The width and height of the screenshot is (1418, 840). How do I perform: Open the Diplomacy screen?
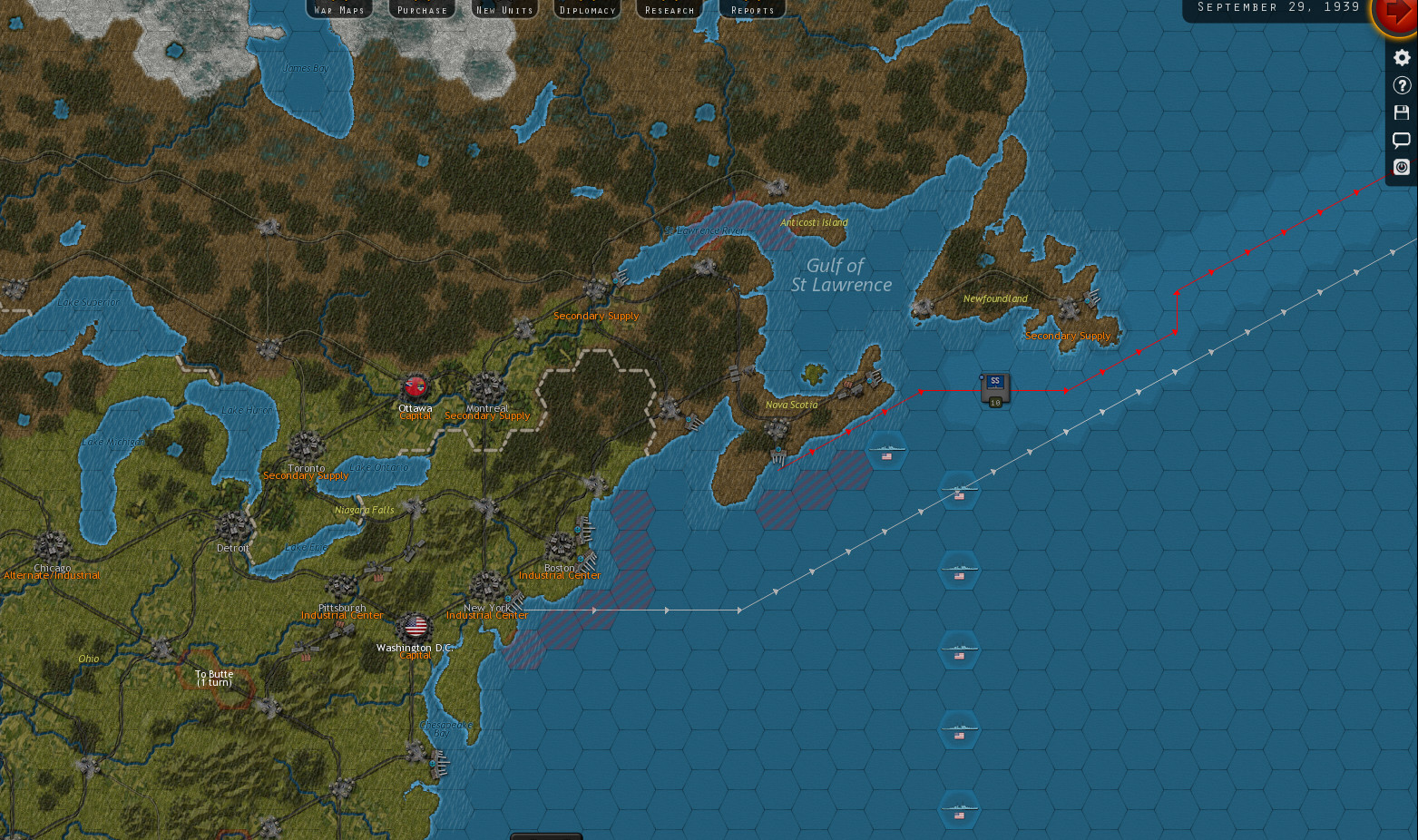coord(588,10)
